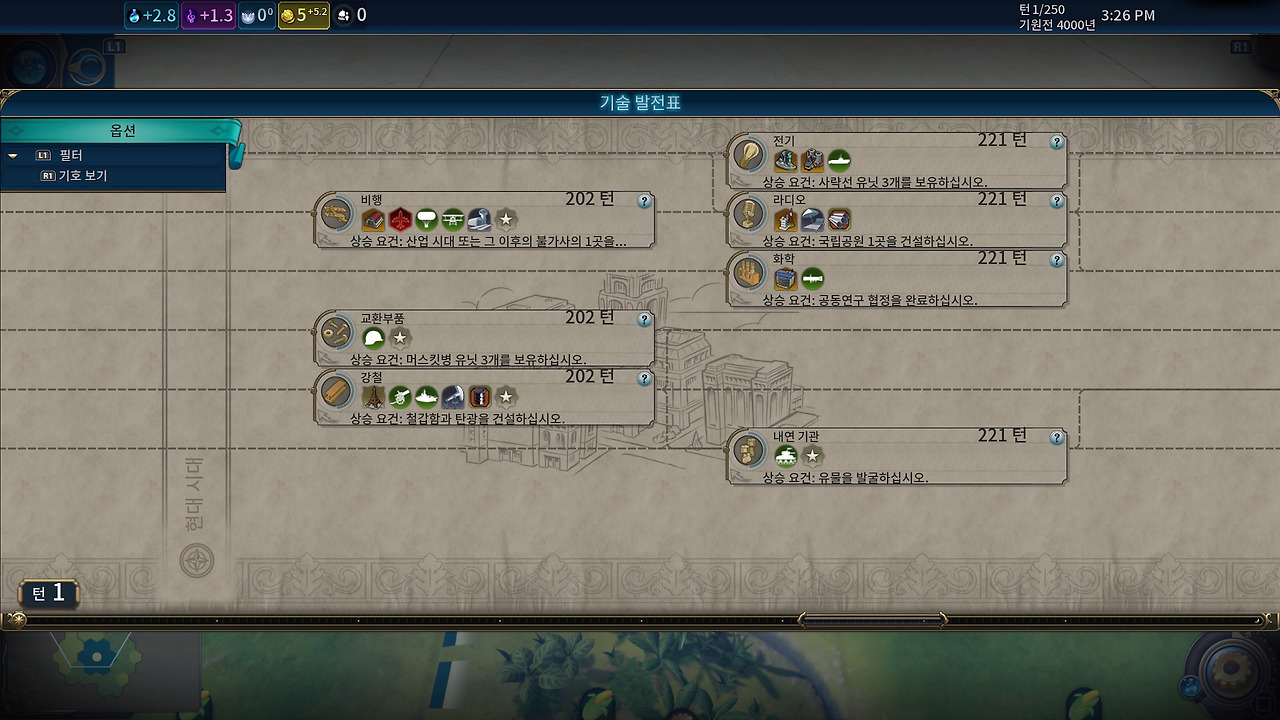Expand the Filter (필터) option
The width and height of the screenshot is (1280, 720).
coord(70,156)
